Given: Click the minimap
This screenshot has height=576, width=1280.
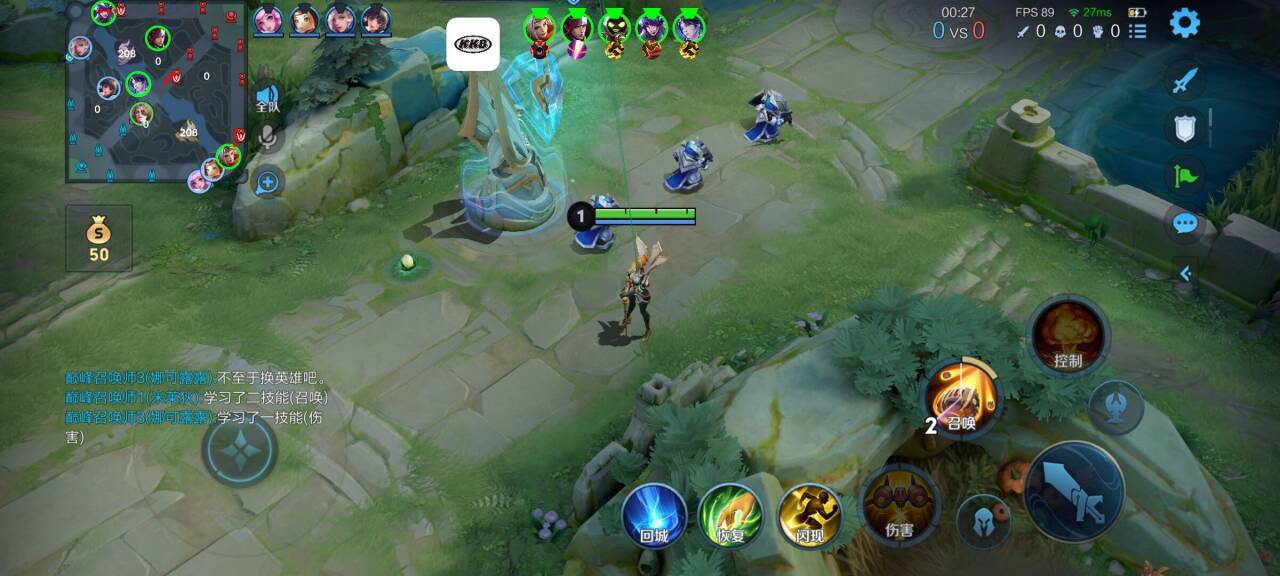Looking at the screenshot, I should click(x=156, y=92).
